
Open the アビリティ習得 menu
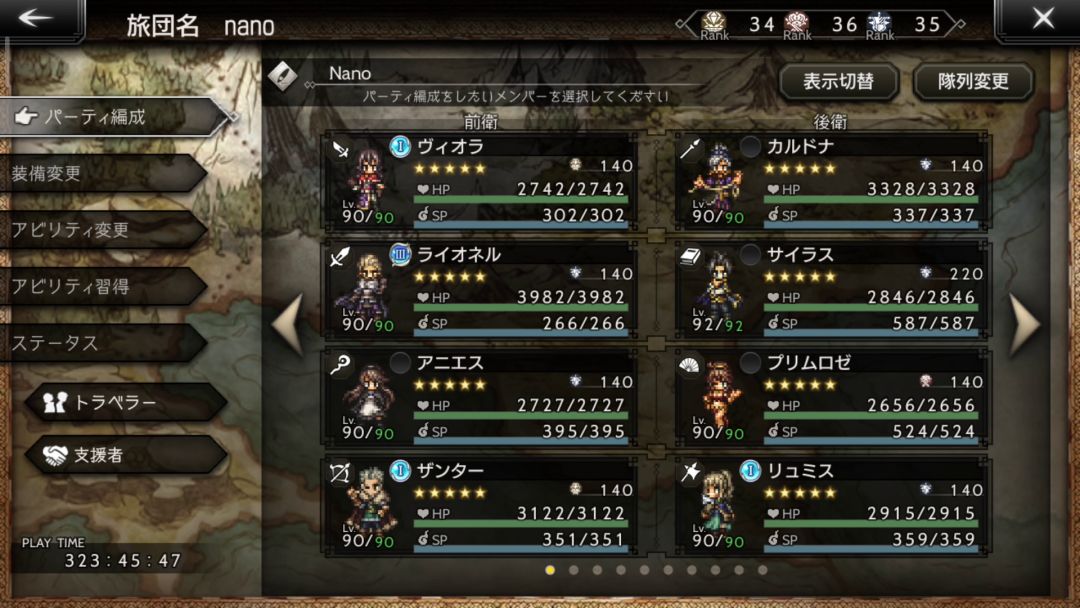point(100,287)
